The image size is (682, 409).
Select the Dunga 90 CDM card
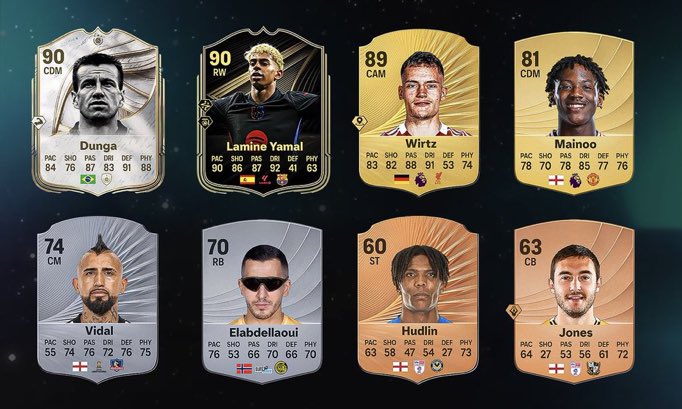96,110
